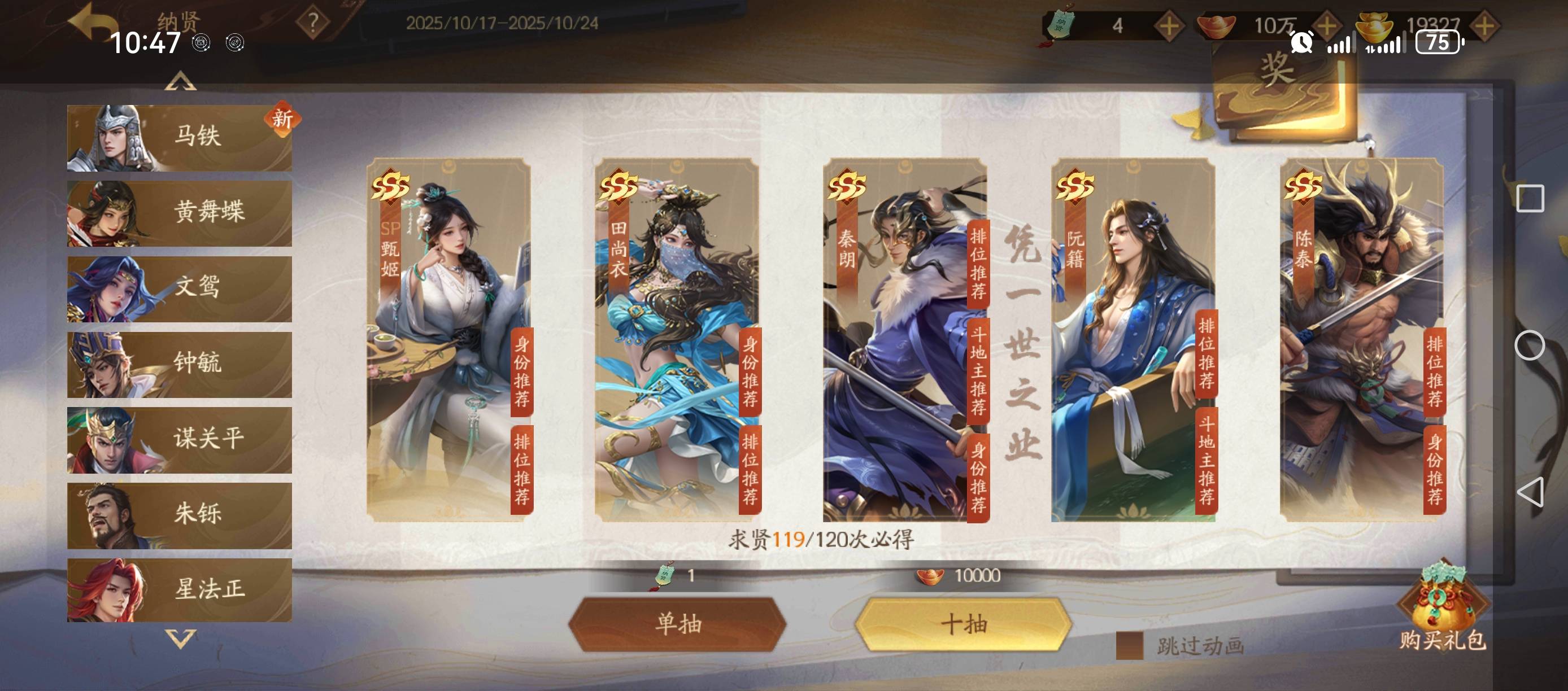Viewport: 1568px width, 691px height.
Task: Select 谋关平 in the list
Action: tap(180, 439)
